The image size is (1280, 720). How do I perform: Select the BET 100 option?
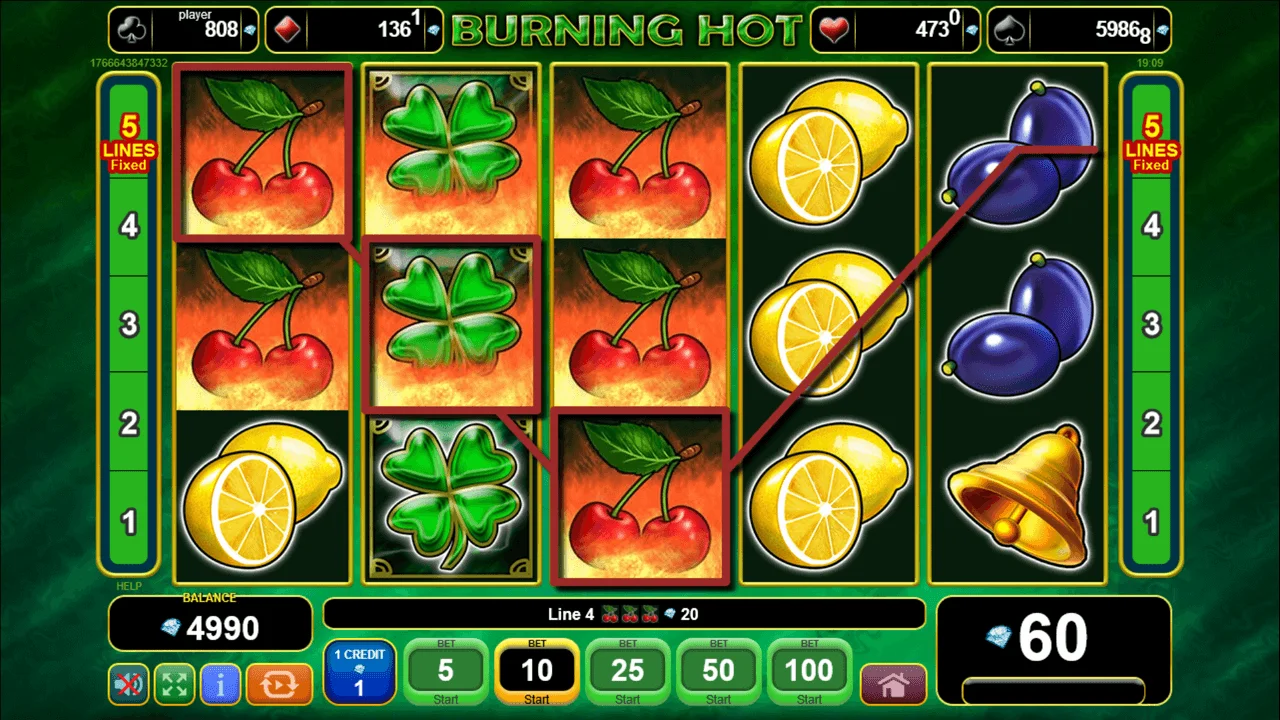[x=809, y=671]
